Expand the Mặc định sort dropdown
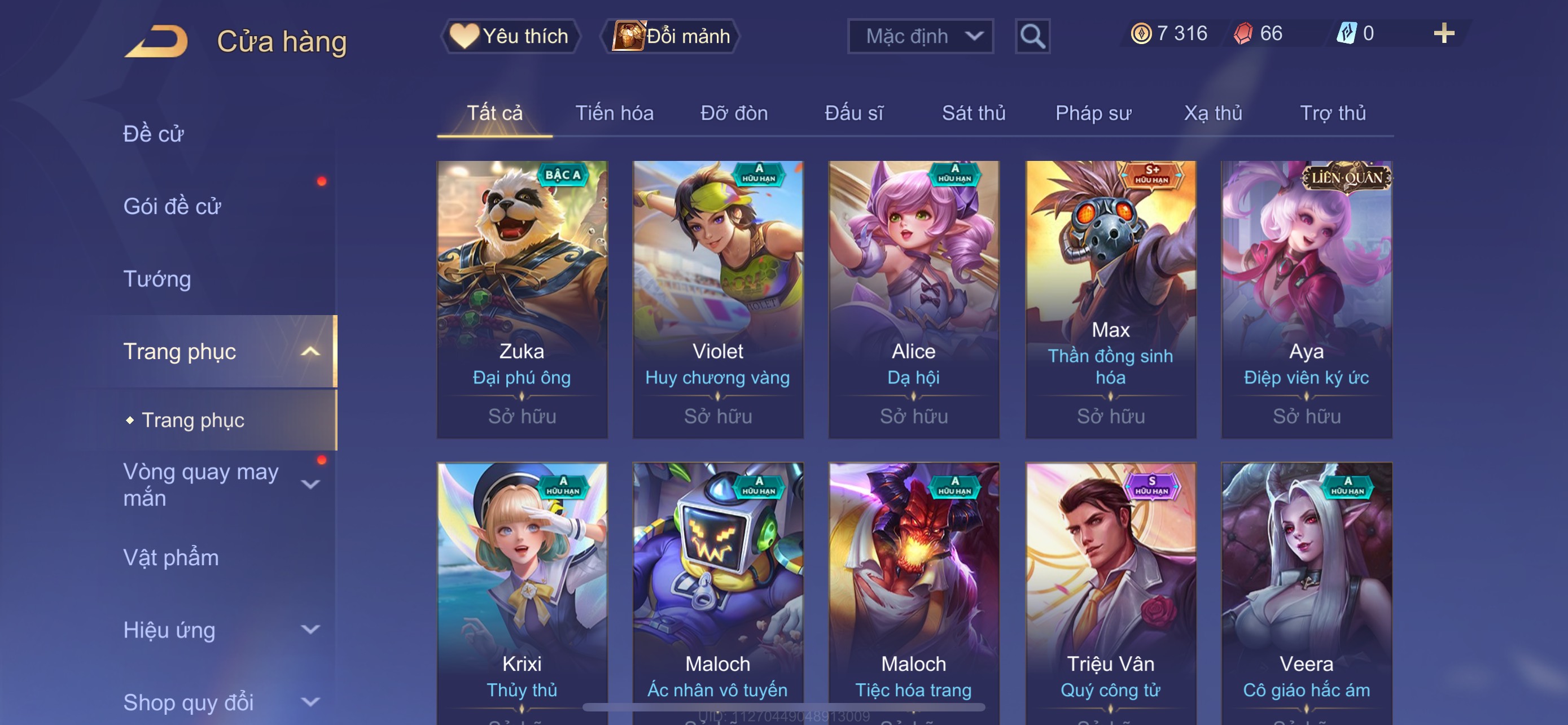 [x=919, y=37]
